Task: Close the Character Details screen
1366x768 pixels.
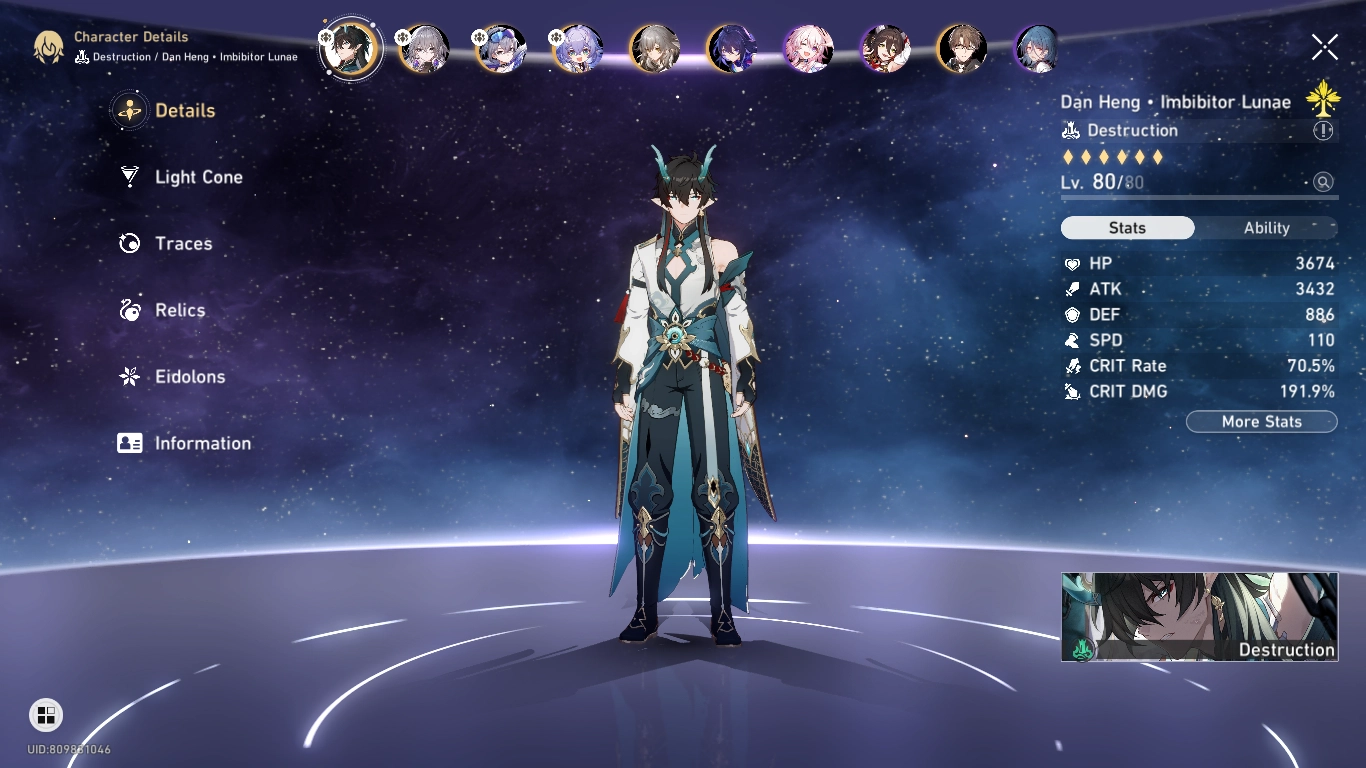Action: (x=1324, y=46)
